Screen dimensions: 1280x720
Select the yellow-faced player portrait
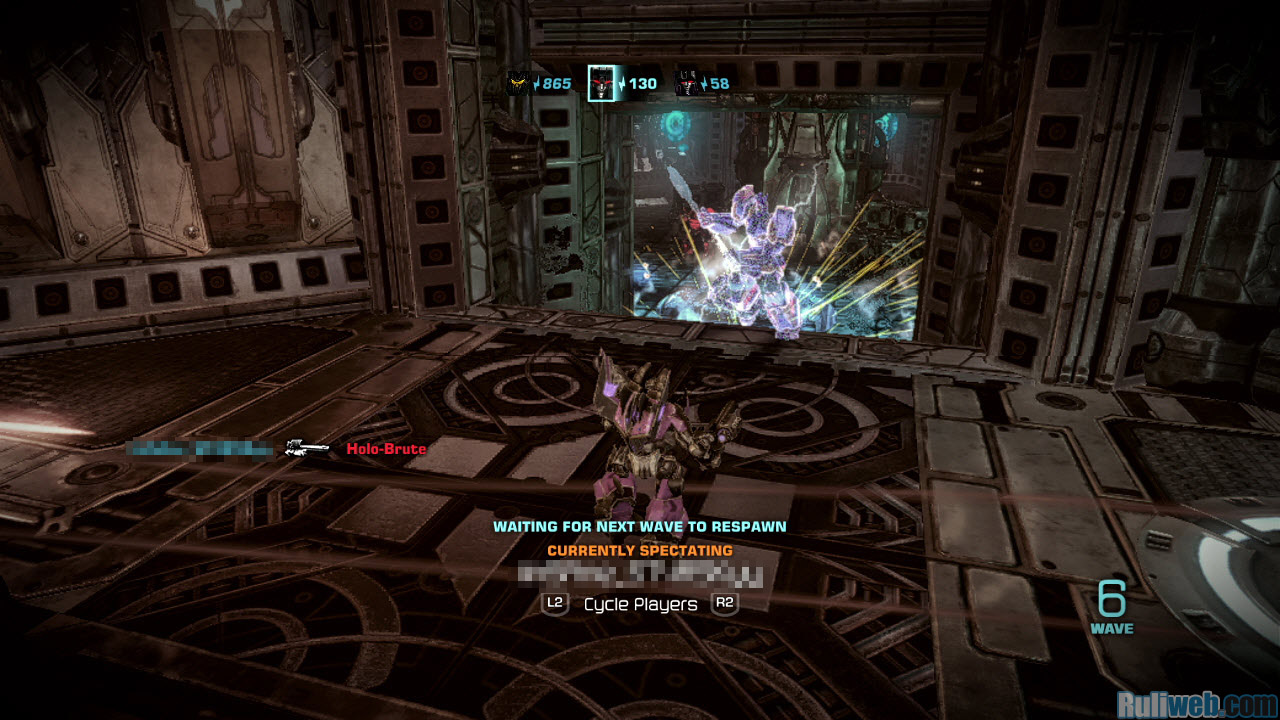(x=518, y=83)
